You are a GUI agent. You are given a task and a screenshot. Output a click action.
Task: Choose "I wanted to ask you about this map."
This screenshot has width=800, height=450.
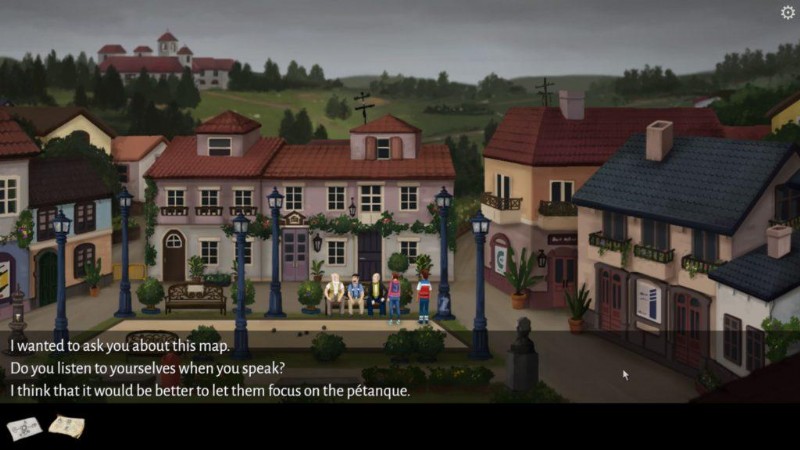[120, 346]
